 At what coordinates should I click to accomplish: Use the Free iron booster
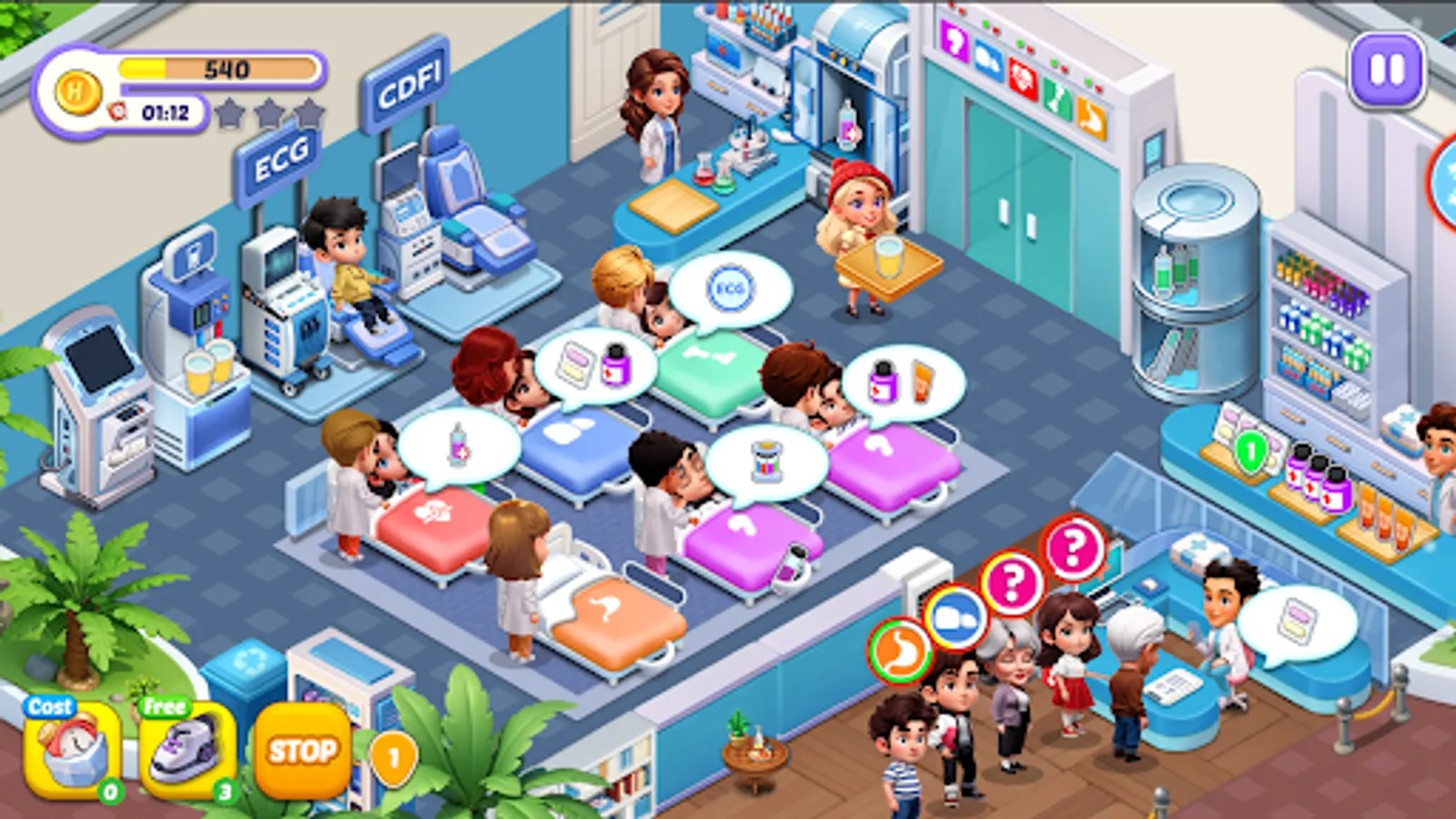[x=182, y=746]
